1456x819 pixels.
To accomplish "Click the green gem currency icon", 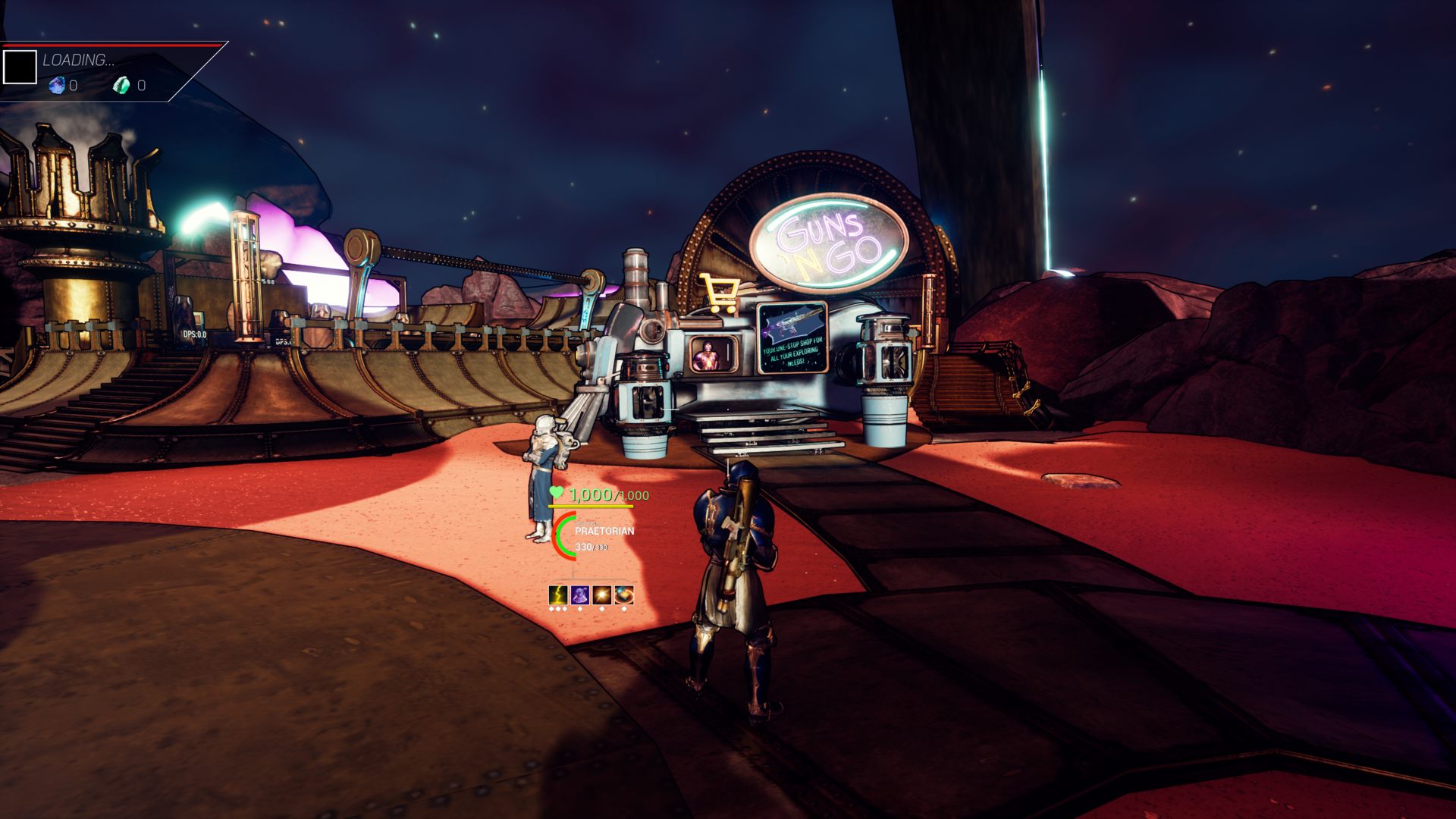I will (x=121, y=86).
